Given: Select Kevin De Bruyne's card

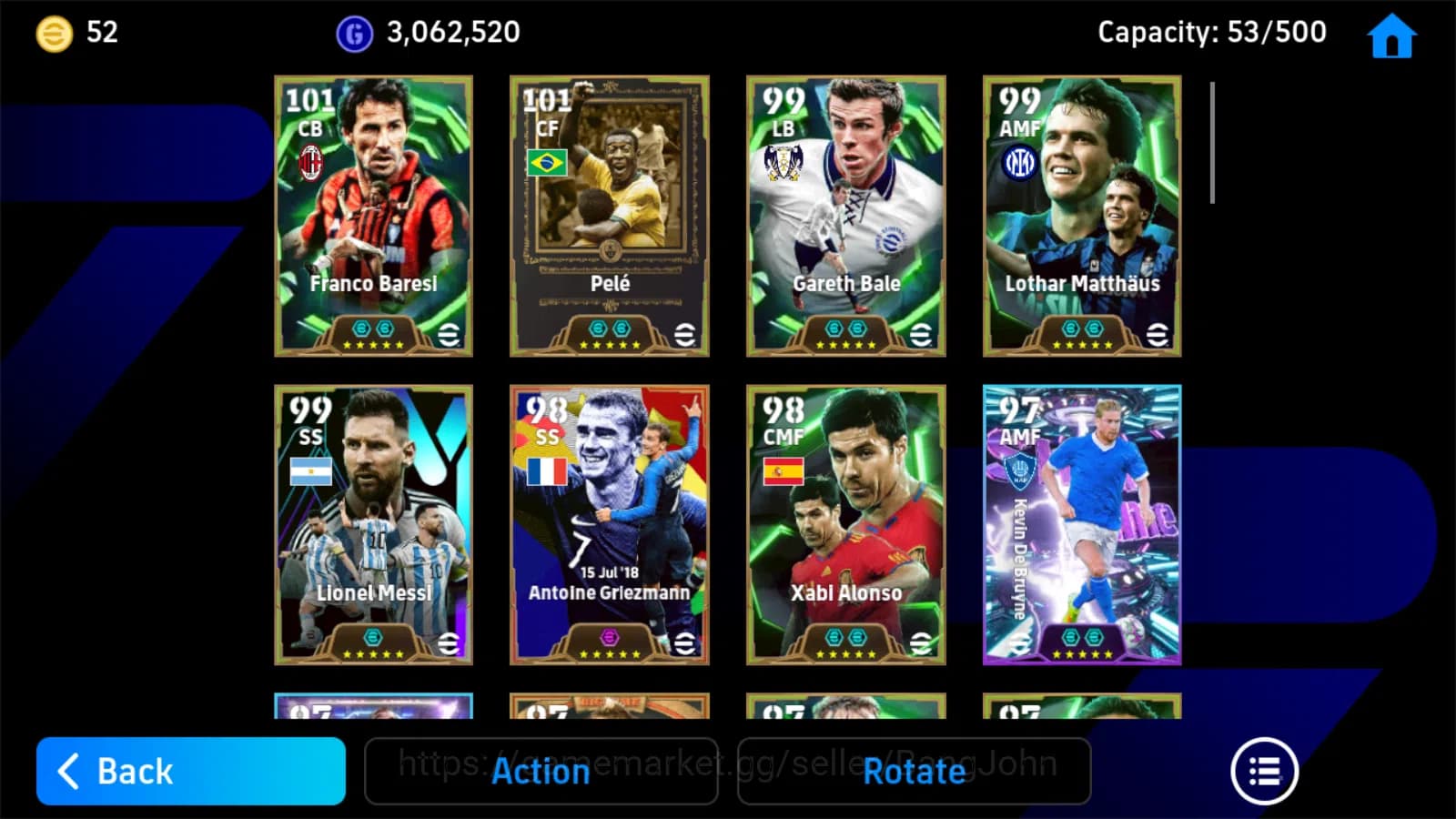Looking at the screenshot, I should [1080, 525].
